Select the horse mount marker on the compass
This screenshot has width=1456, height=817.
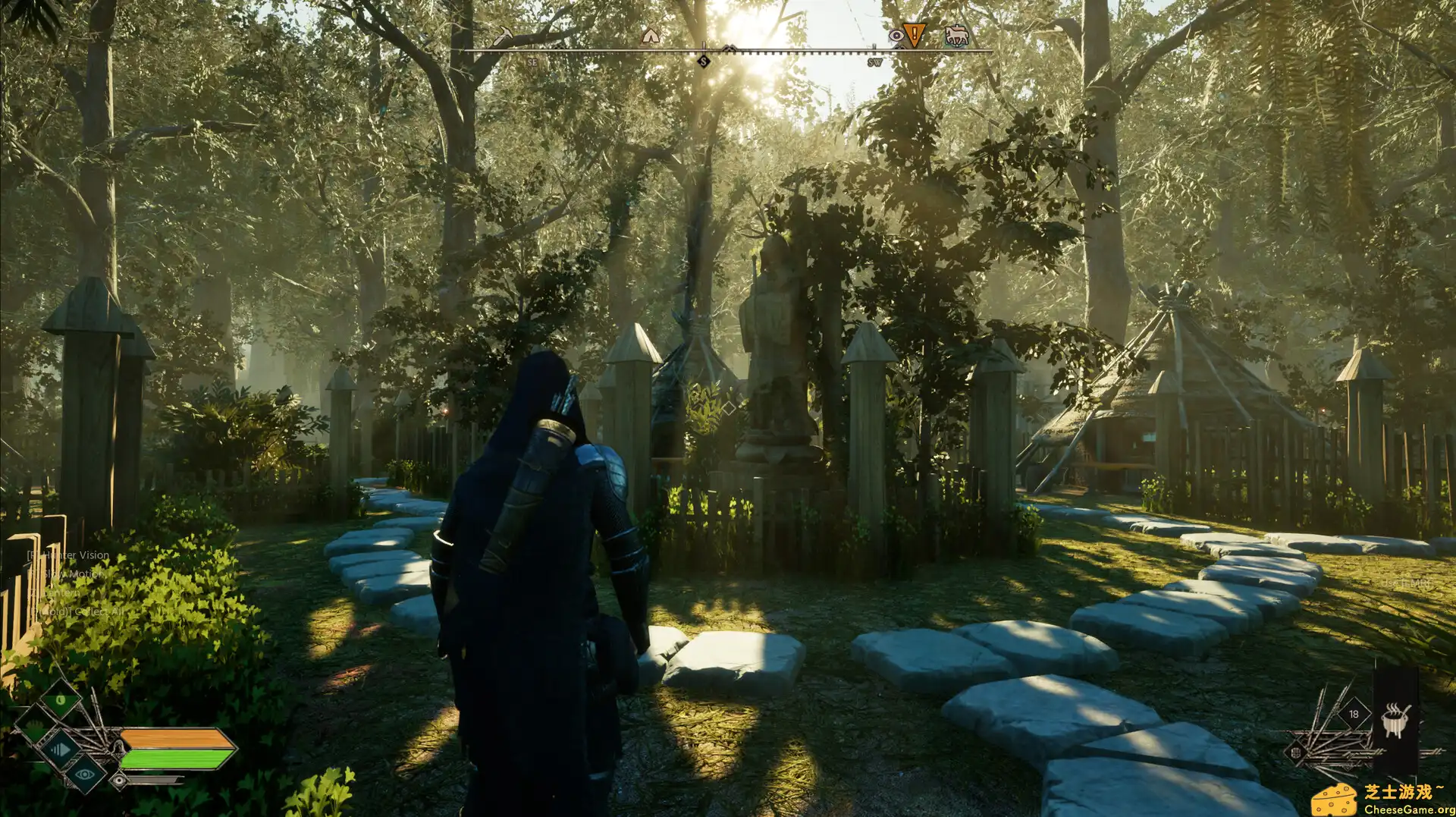coord(958,35)
